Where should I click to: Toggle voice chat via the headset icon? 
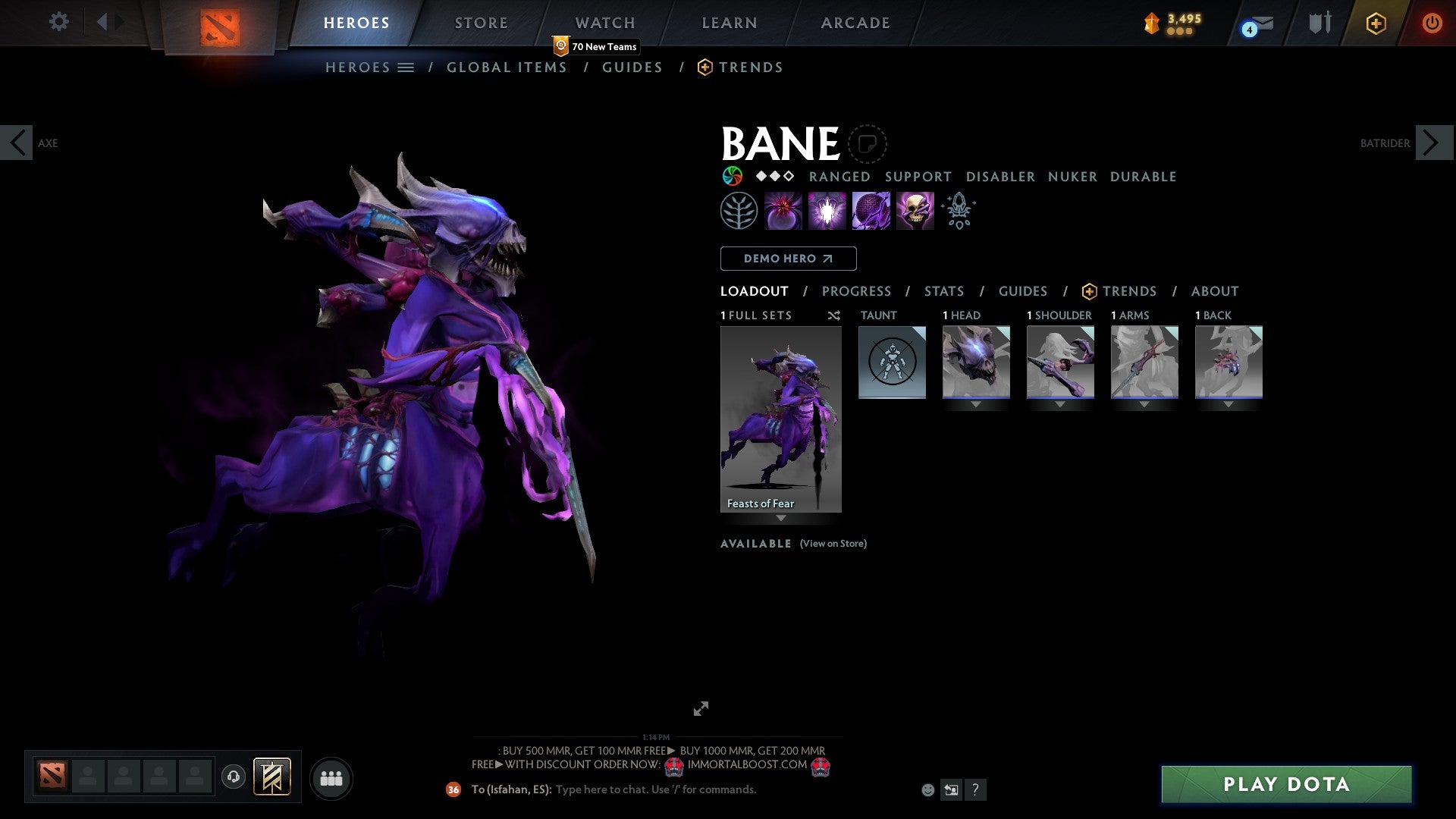coord(235,778)
